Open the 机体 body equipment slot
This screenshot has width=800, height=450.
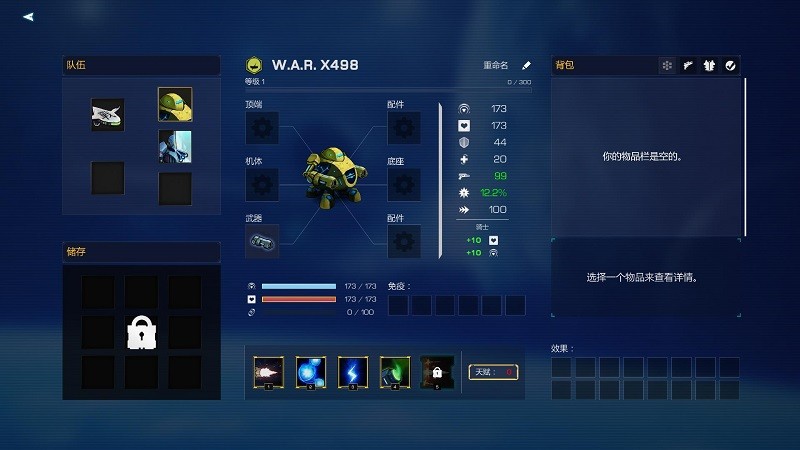click(262, 184)
